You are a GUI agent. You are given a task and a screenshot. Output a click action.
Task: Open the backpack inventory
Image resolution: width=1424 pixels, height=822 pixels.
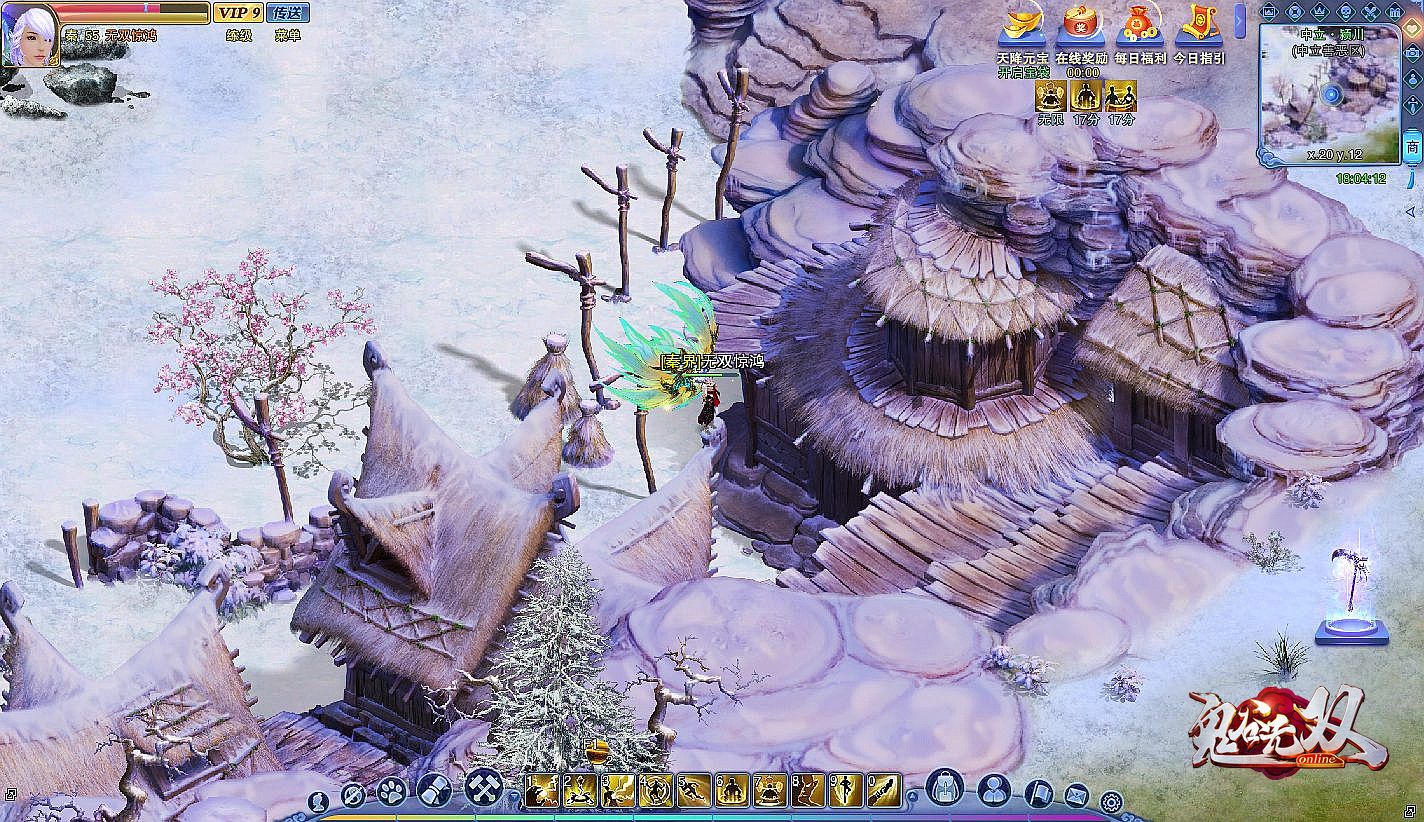coord(944,788)
